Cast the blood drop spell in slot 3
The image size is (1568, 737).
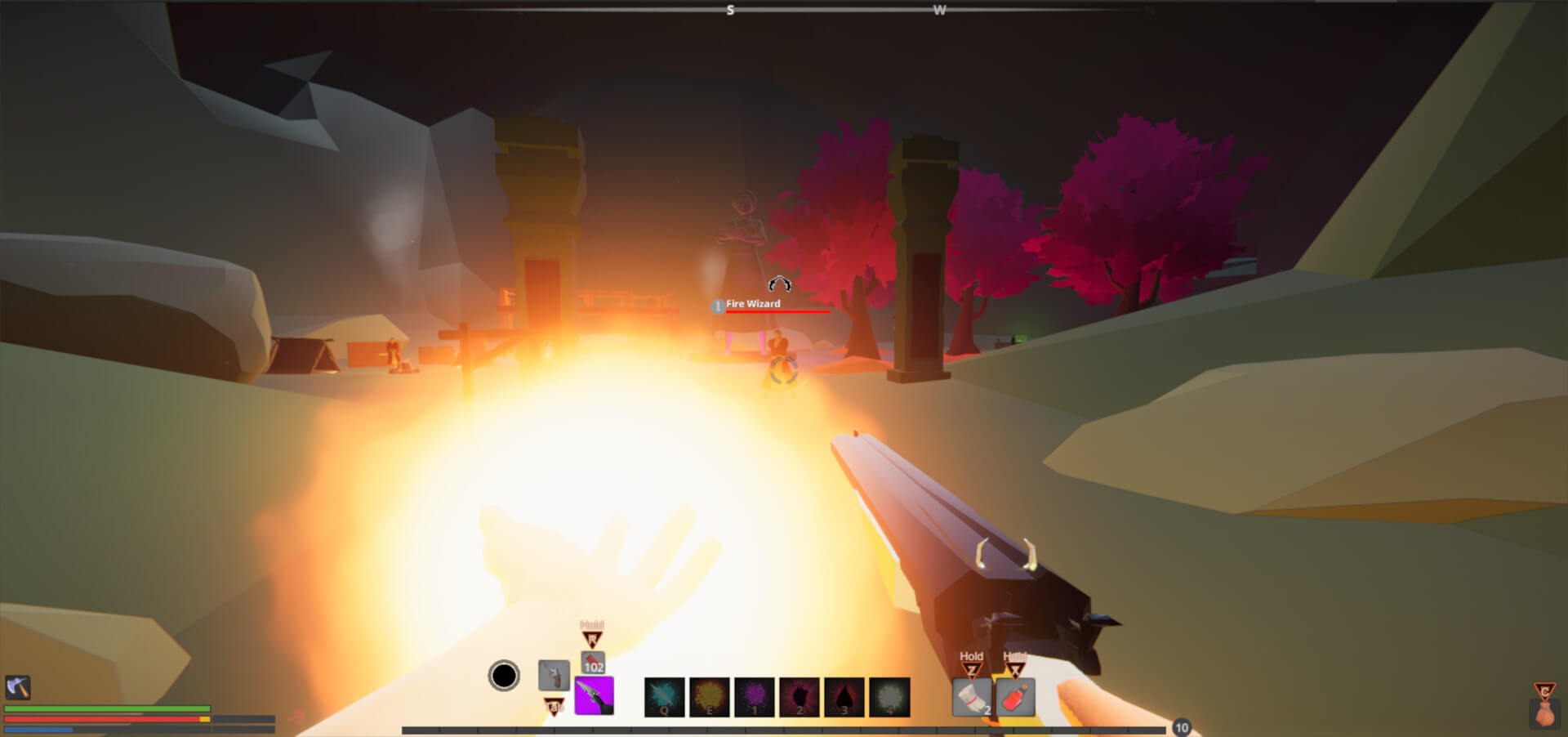coord(844,697)
